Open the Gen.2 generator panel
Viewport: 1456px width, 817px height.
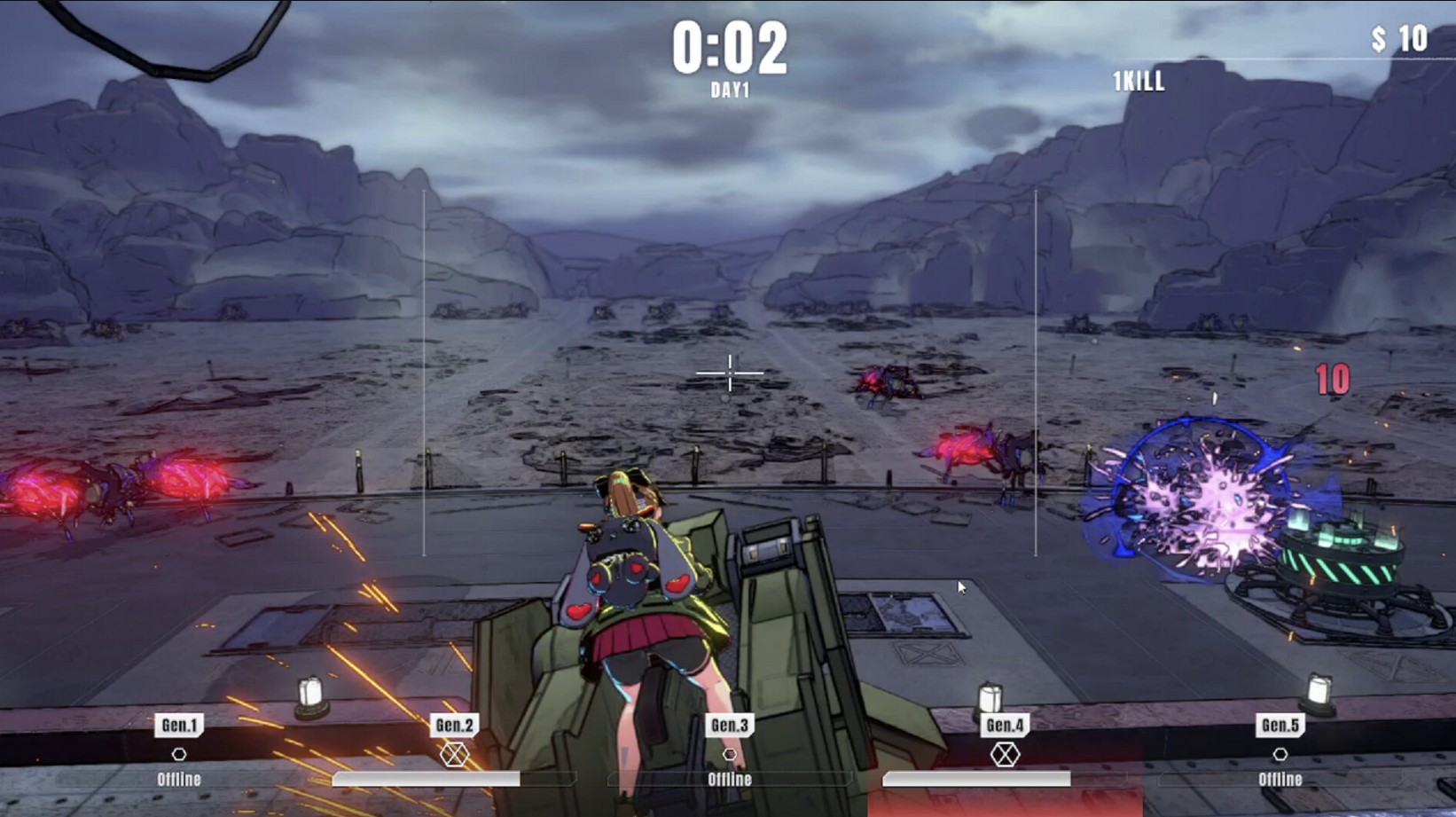pos(453,725)
